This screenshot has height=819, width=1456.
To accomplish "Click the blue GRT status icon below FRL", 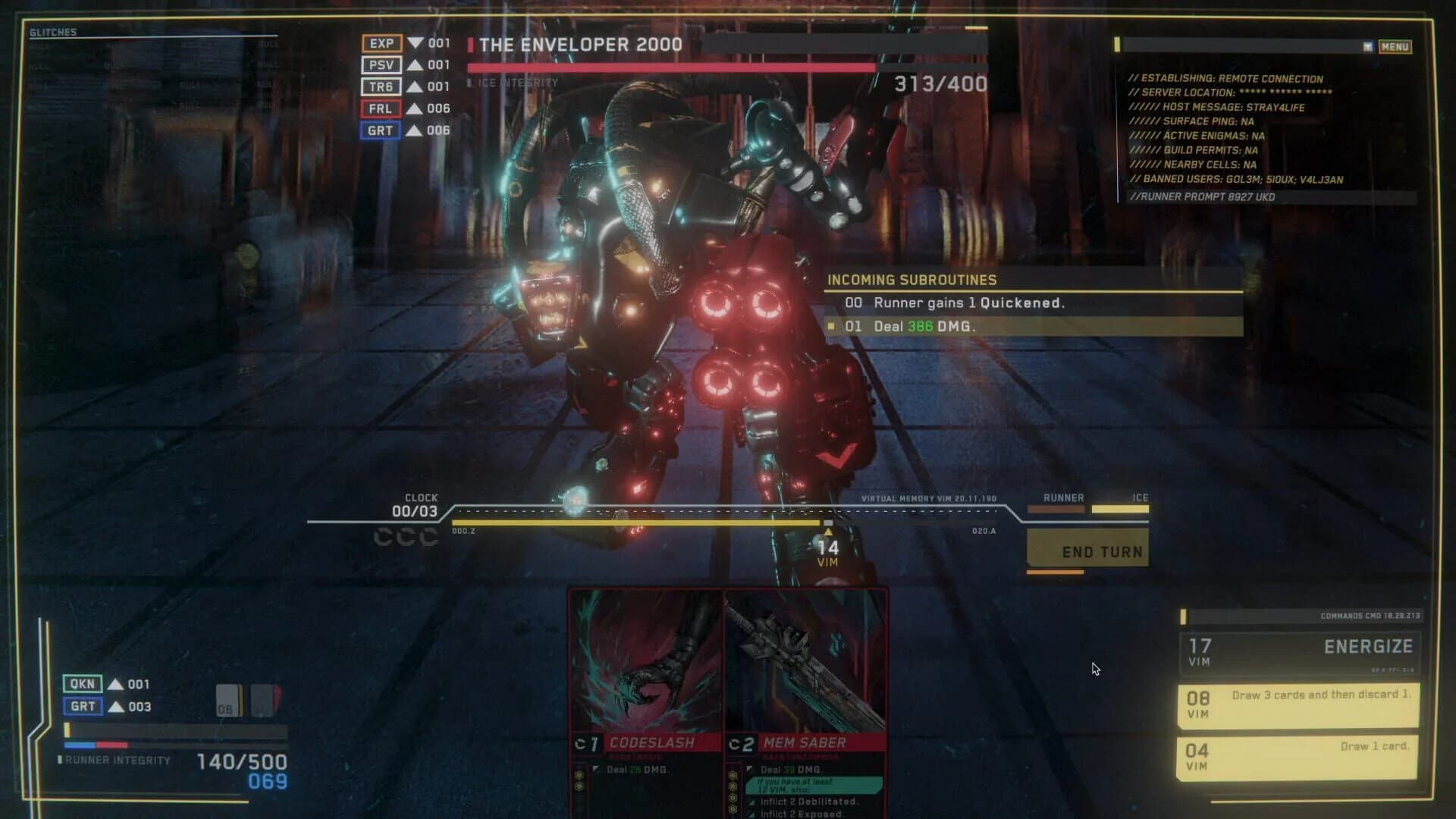I will 381,130.
